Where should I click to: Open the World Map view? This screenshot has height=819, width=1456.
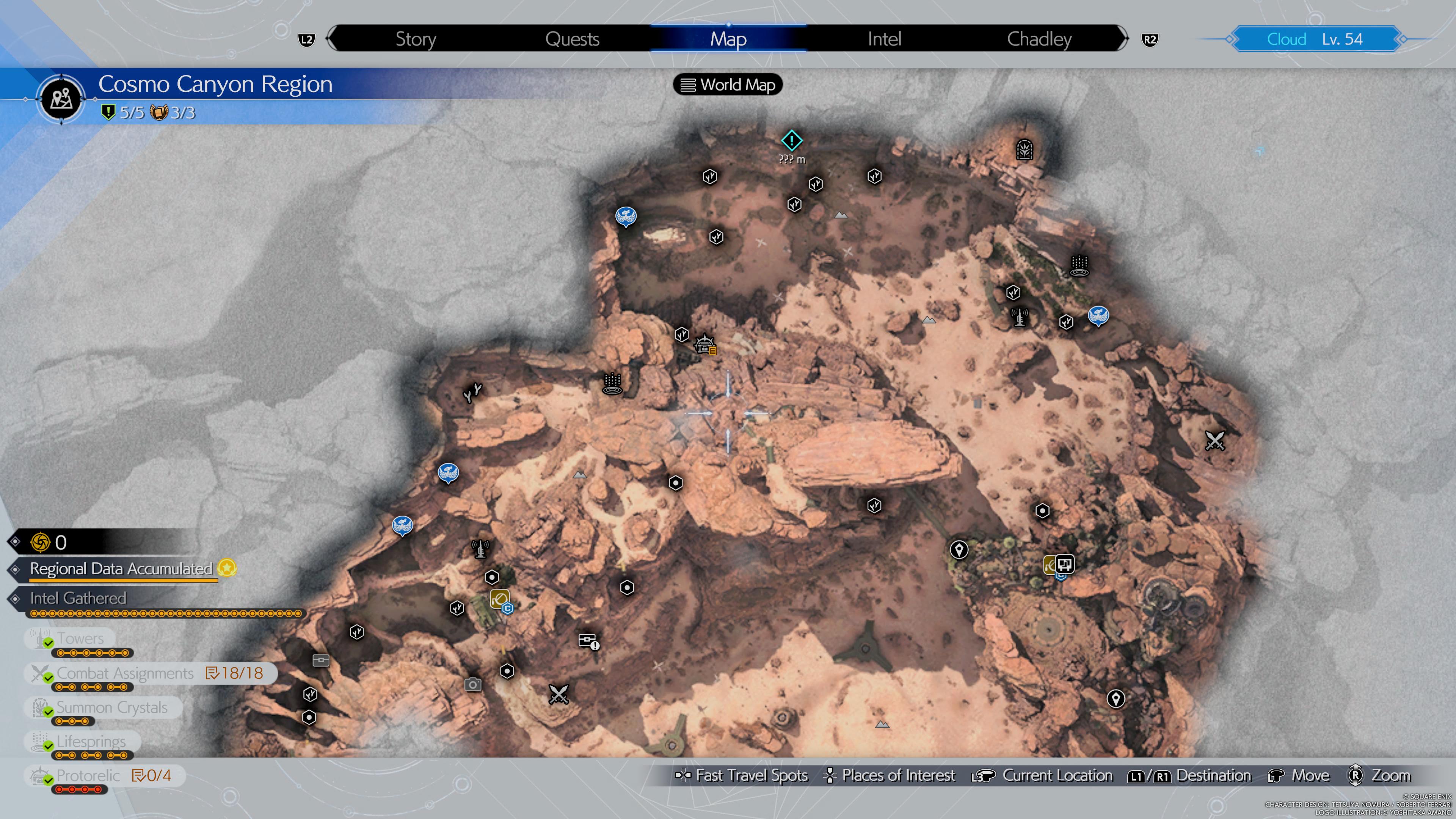(728, 85)
